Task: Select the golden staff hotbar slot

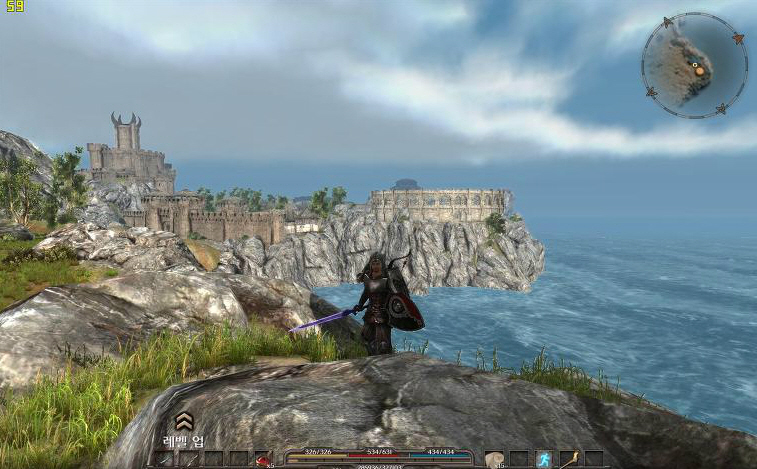Action: point(569,459)
